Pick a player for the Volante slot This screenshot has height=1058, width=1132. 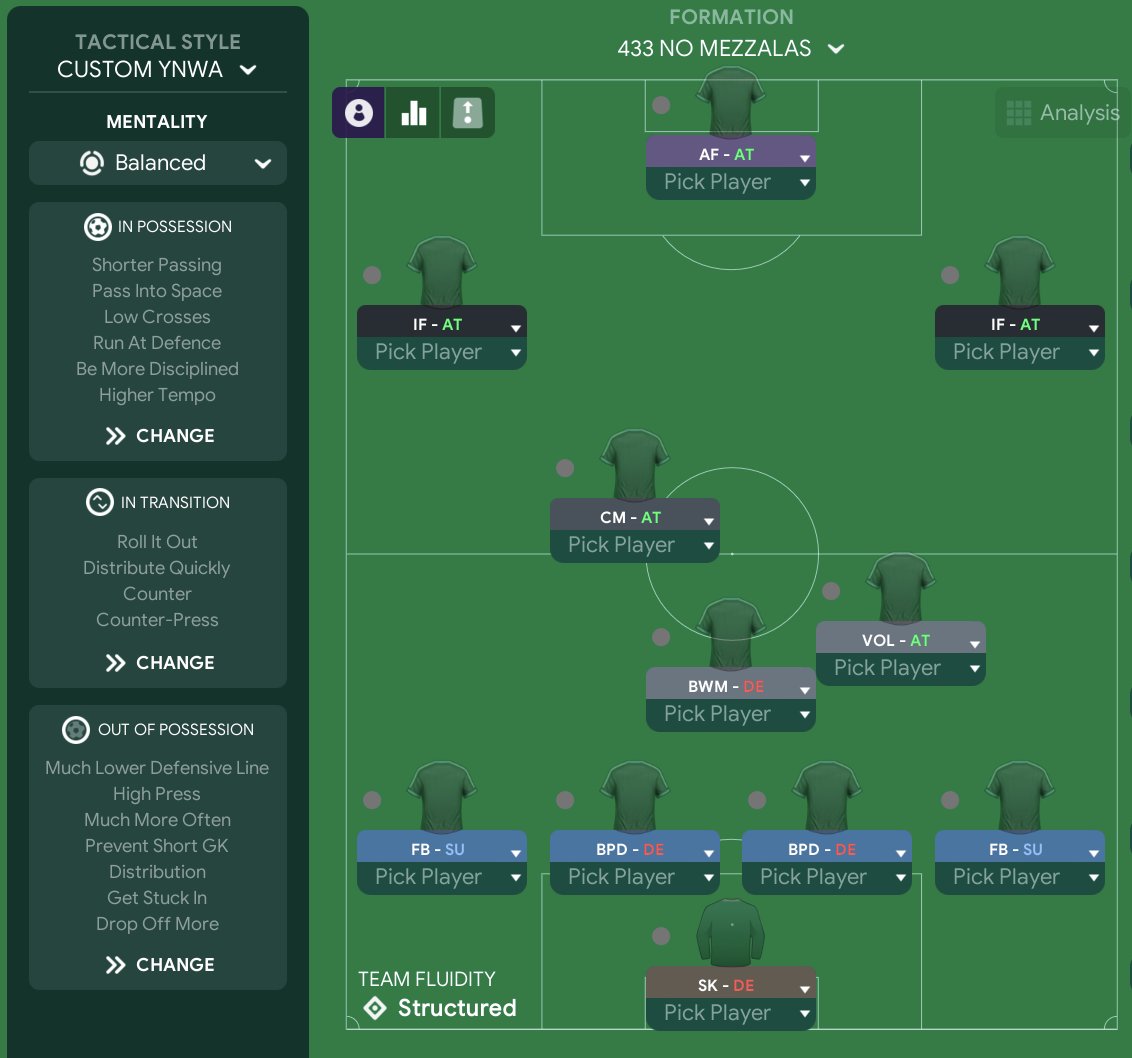coord(900,668)
